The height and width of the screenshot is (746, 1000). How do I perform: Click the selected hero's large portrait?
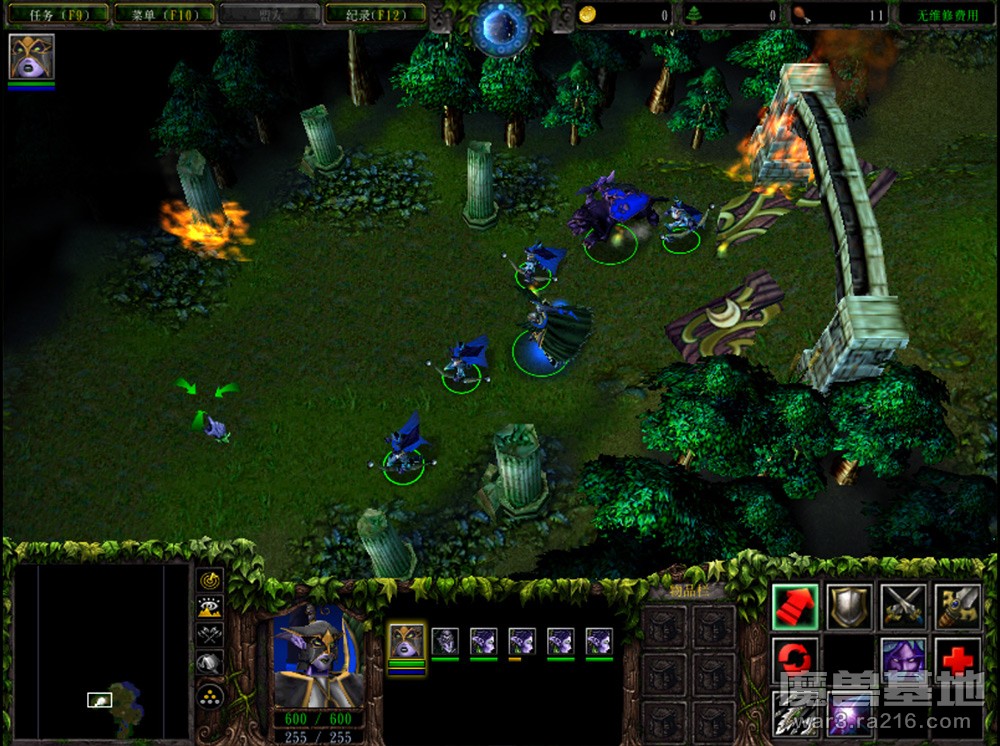[x=318, y=655]
